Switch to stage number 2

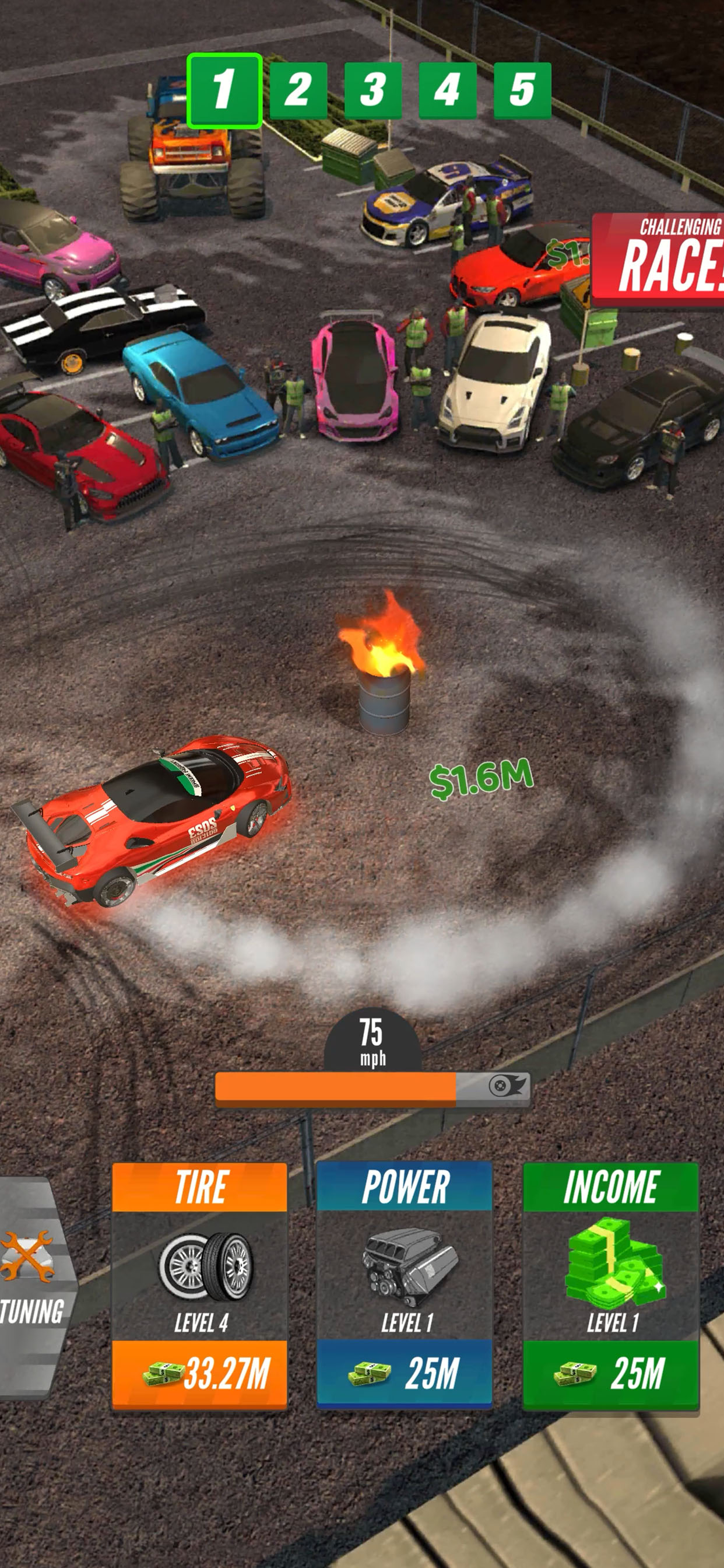click(x=298, y=90)
